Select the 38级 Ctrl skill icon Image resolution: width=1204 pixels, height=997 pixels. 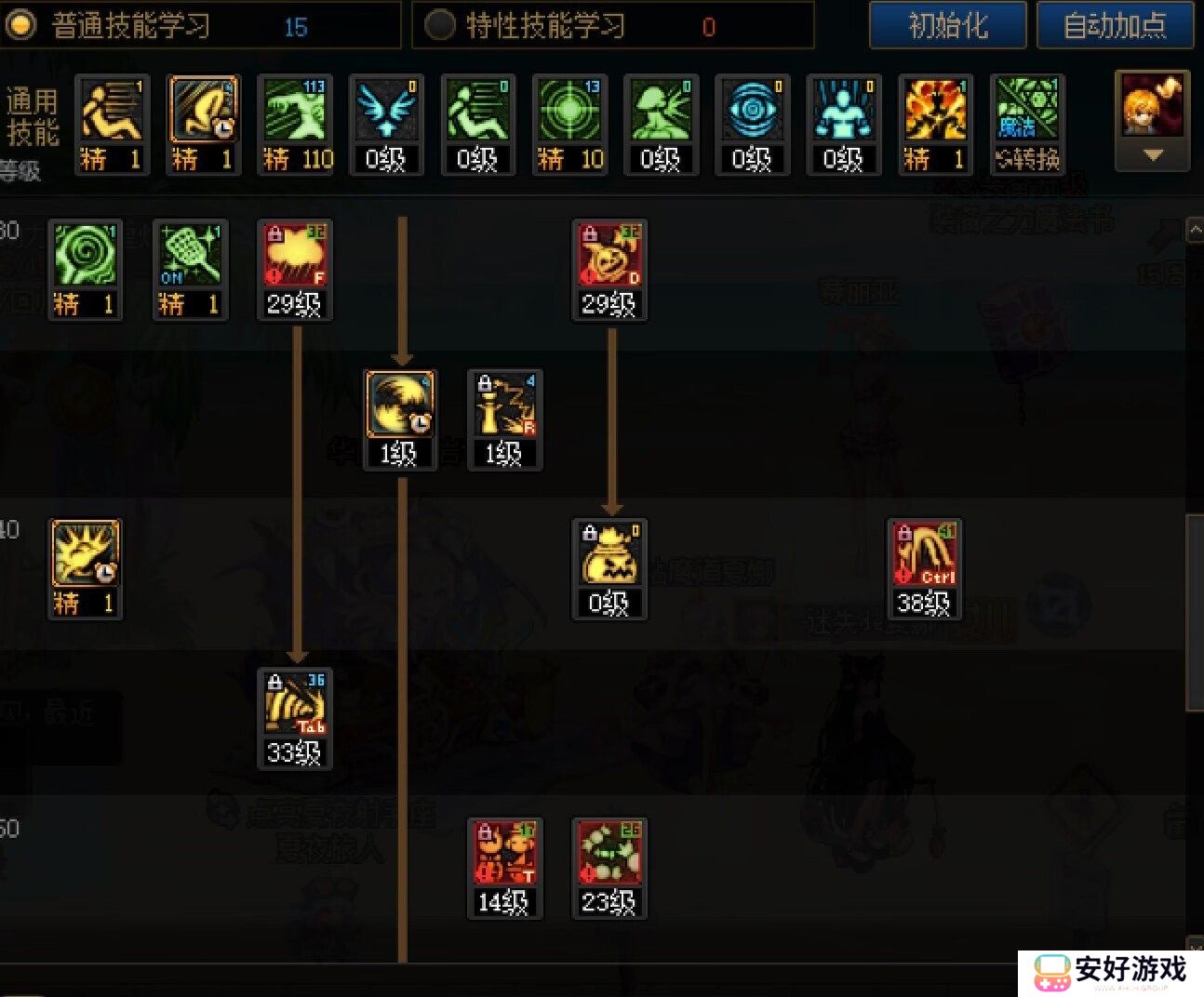pyautogui.click(x=924, y=567)
